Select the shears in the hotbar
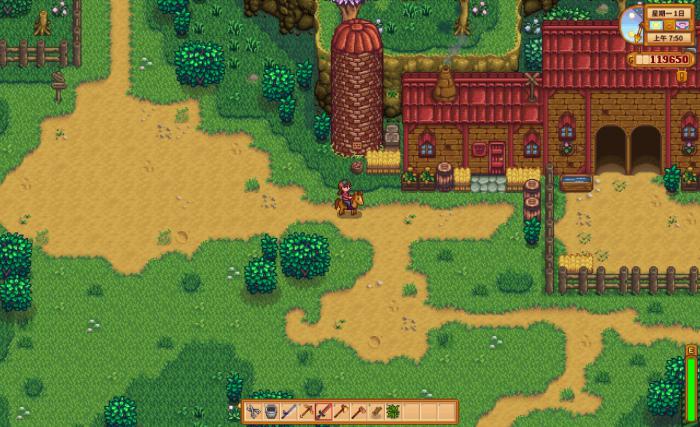The height and width of the screenshot is (427, 700). point(254,412)
